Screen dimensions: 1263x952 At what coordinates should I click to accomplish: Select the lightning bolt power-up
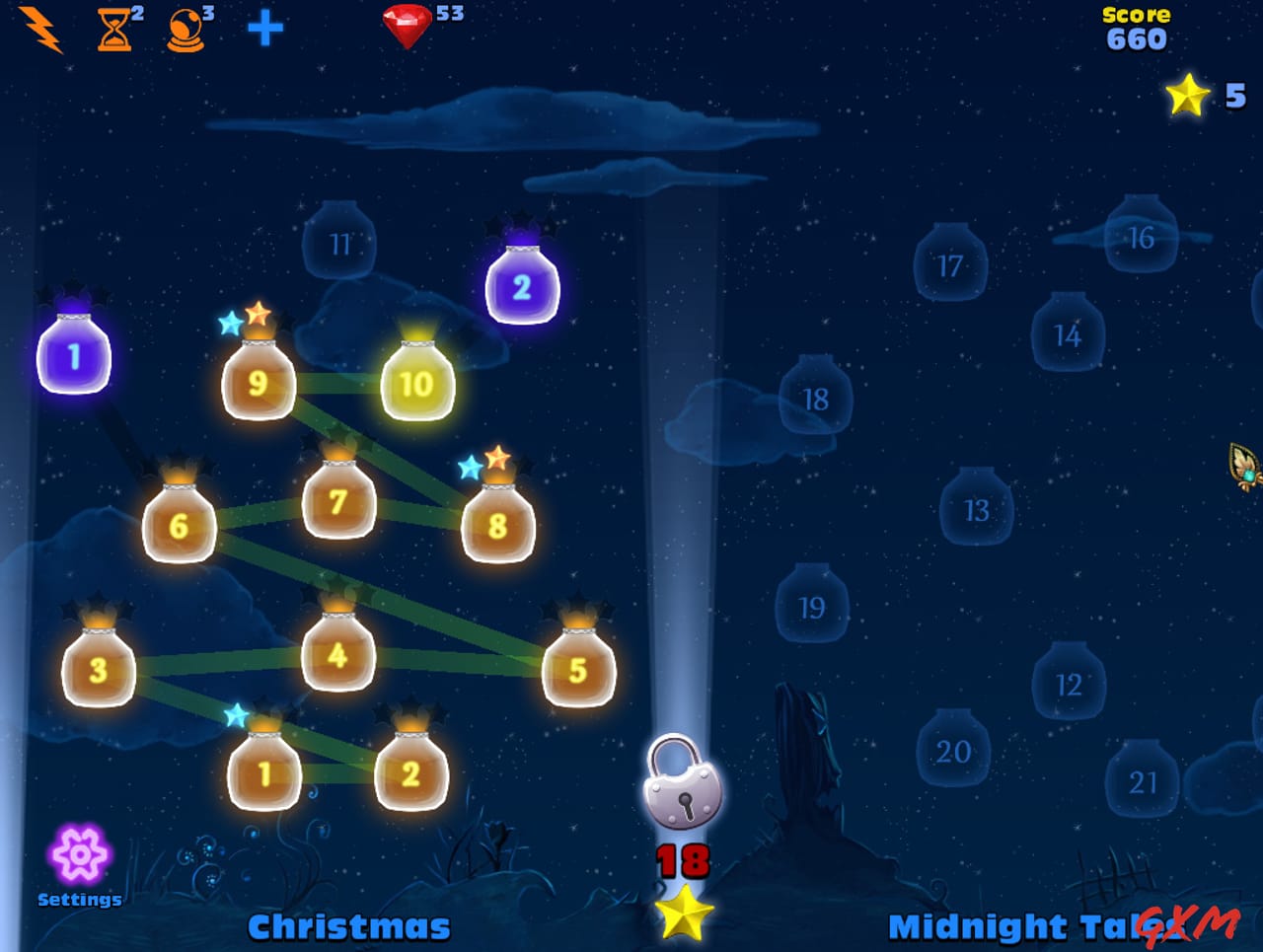tap(37, 27)
